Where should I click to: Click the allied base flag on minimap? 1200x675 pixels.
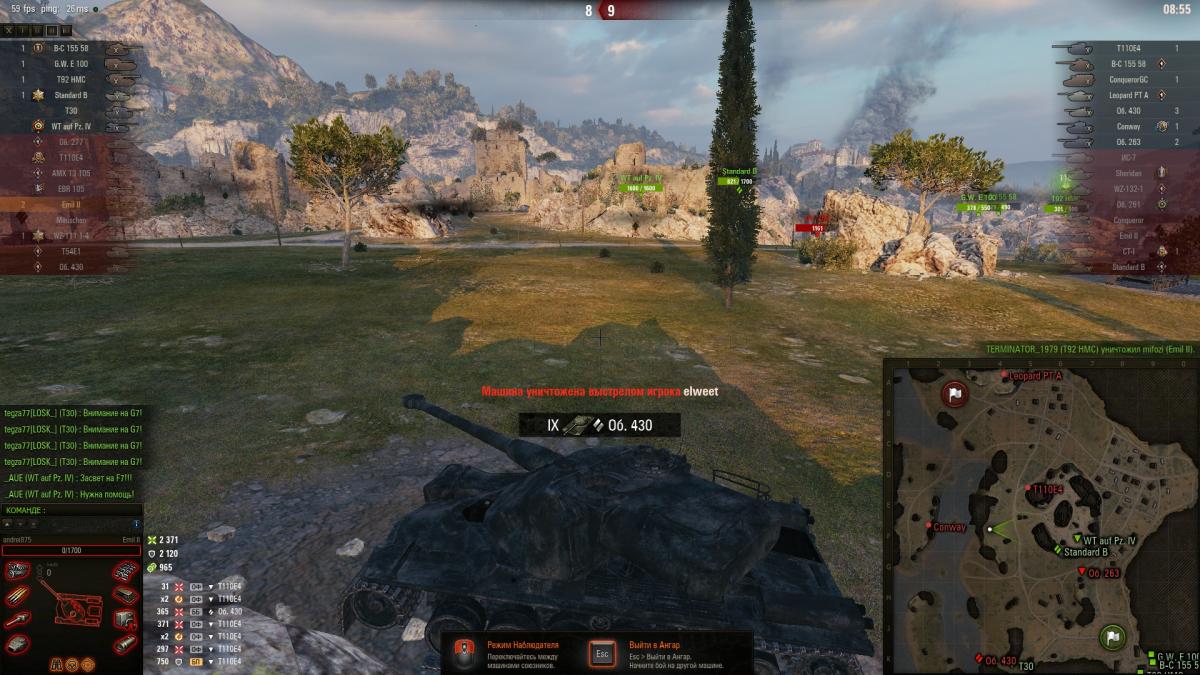(1112, 636)
